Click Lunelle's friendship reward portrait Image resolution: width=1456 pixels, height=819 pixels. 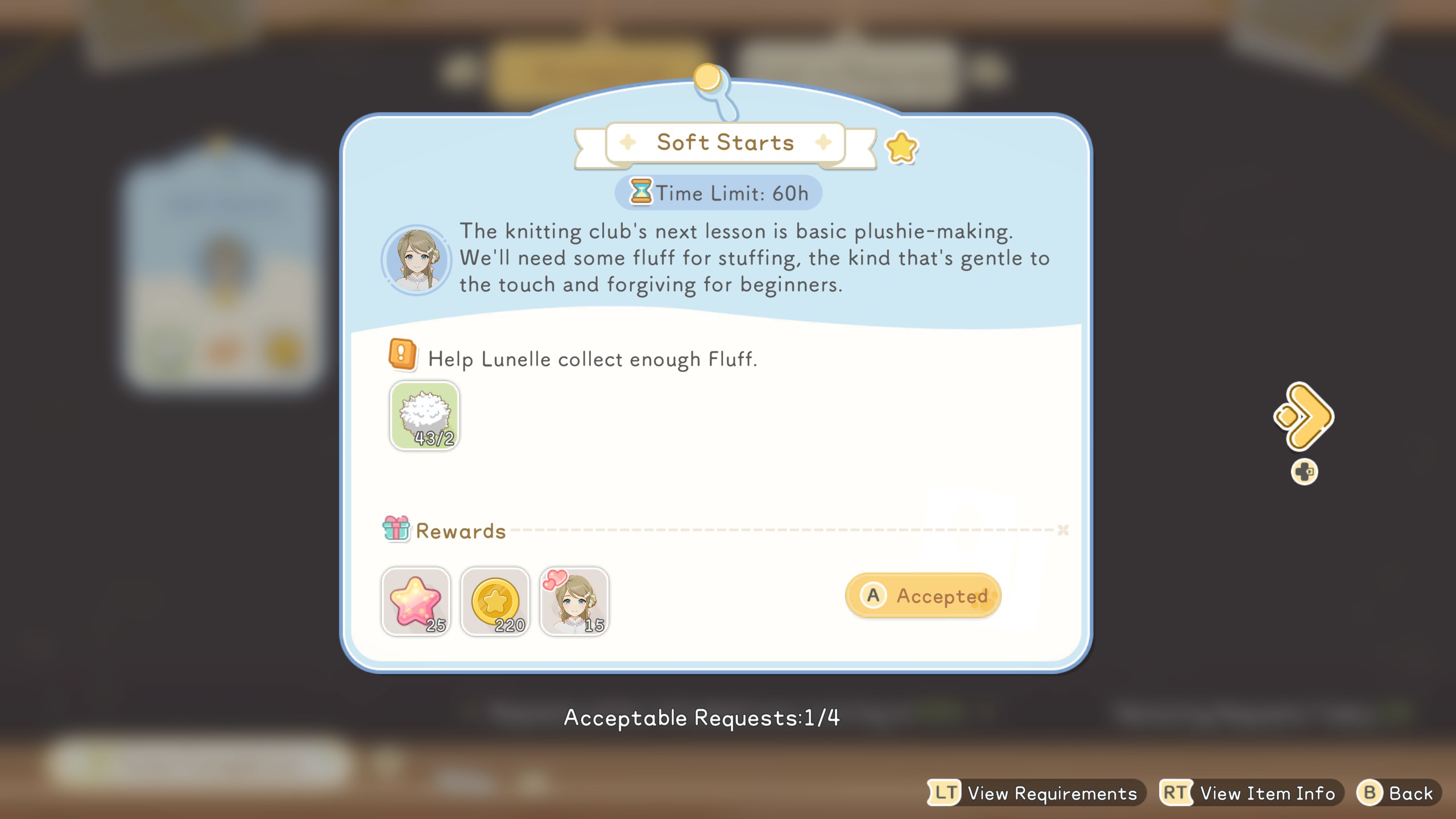573,601
